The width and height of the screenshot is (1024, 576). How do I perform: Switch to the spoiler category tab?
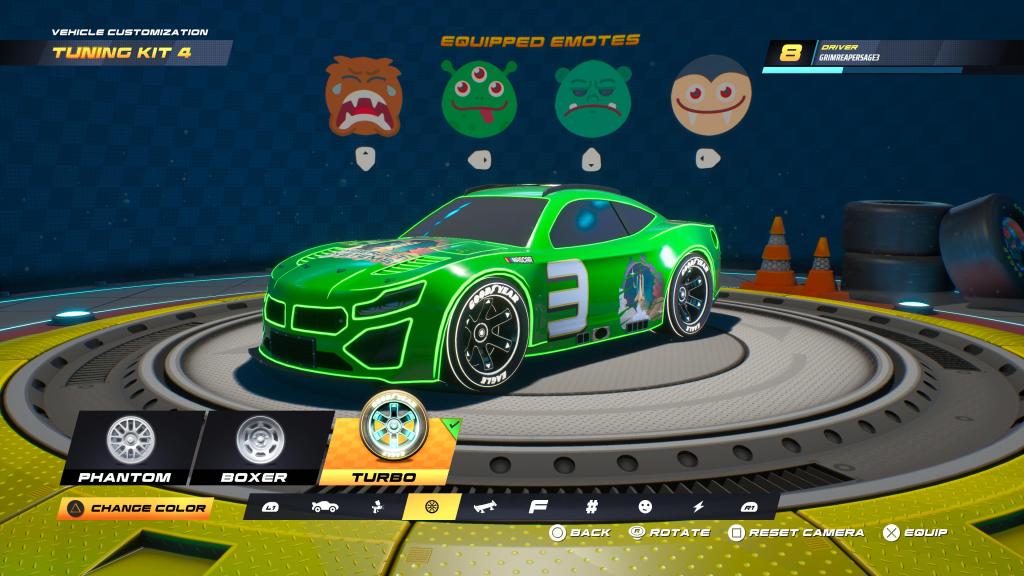(x=487, y=508)
